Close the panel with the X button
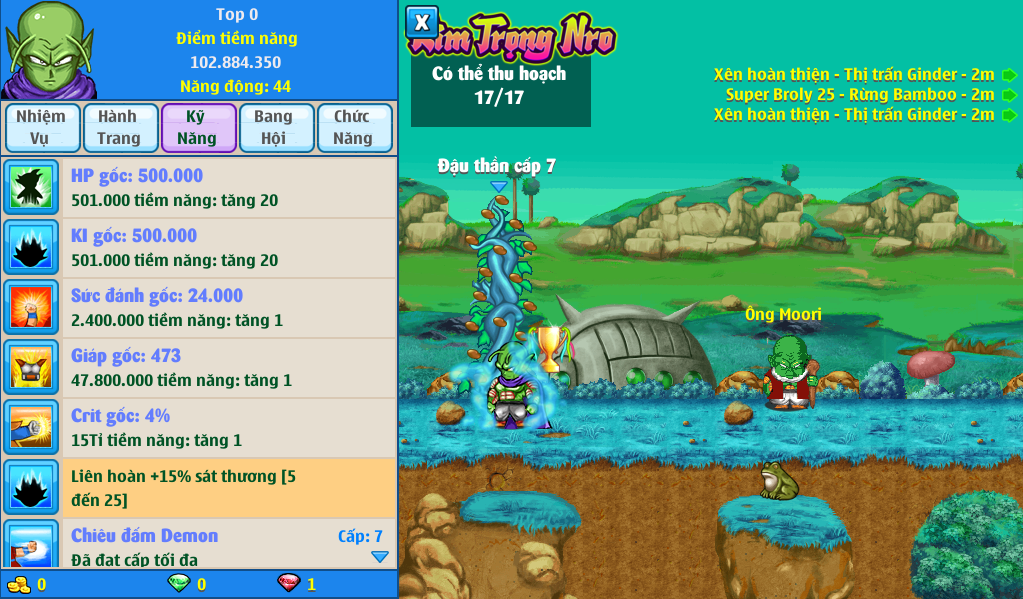The image size is (1023, 599). tap(422, 22)
